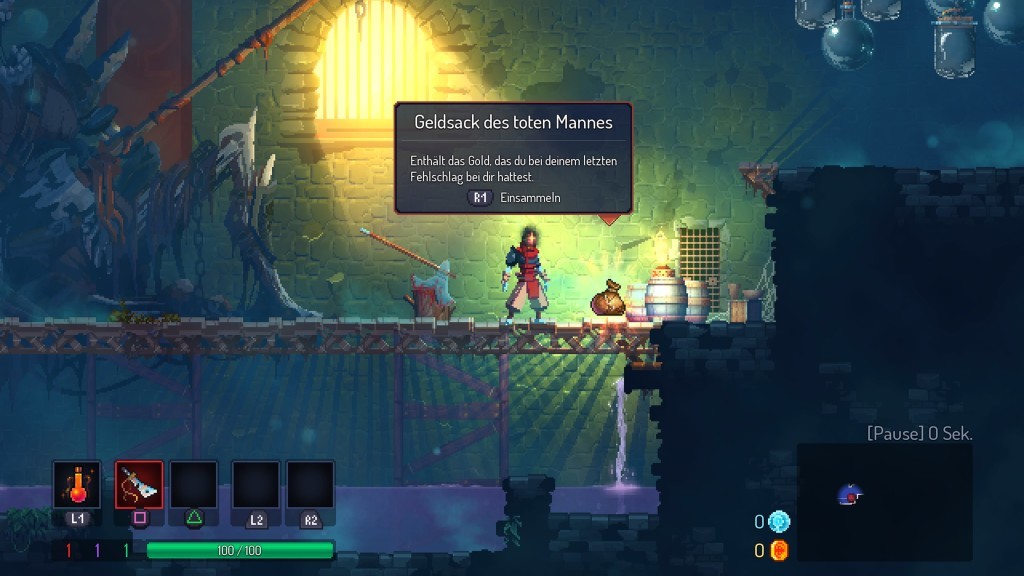
Task: Open the minimap
Action: click(884, 502)
